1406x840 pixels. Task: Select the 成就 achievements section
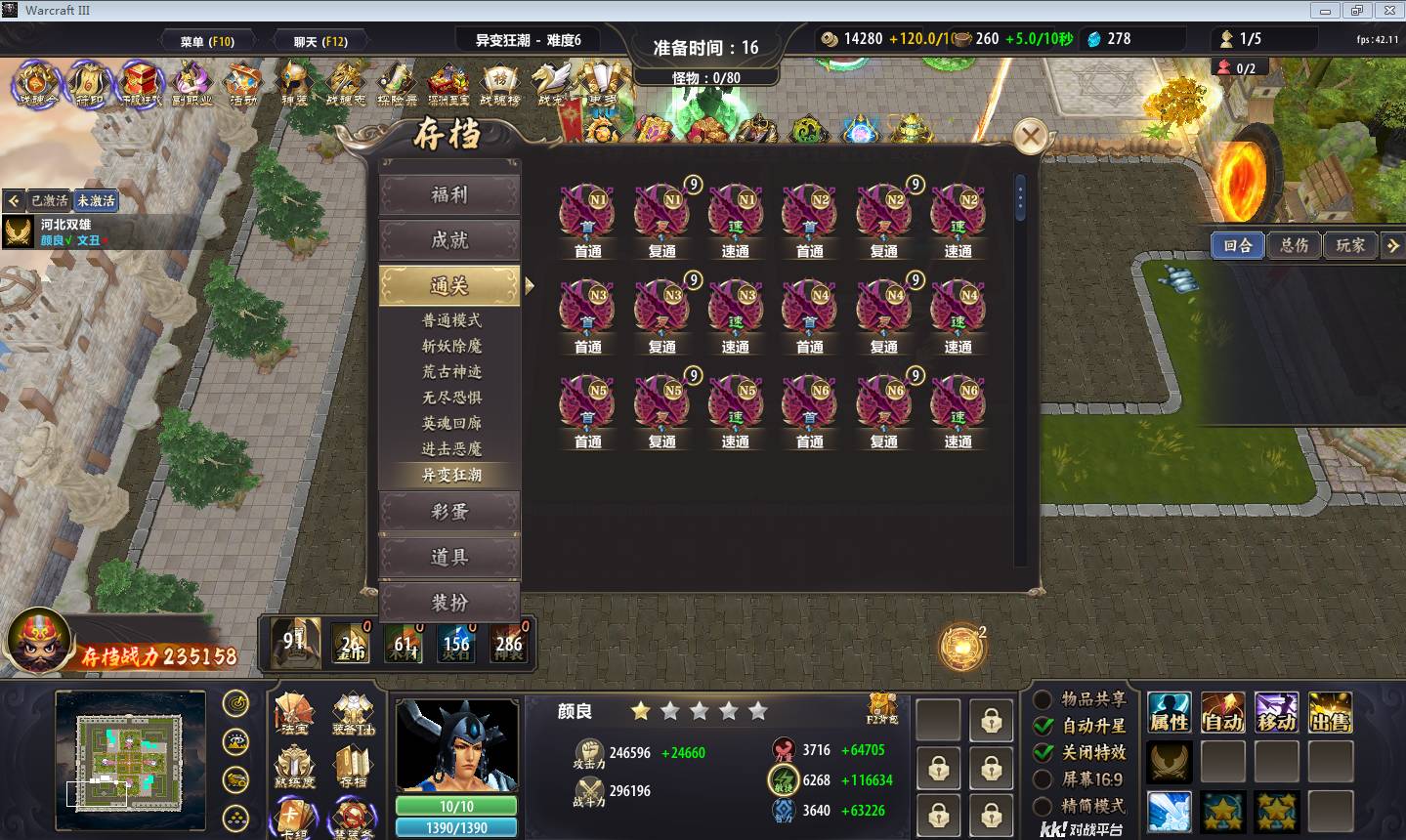[x=449, y=240]
